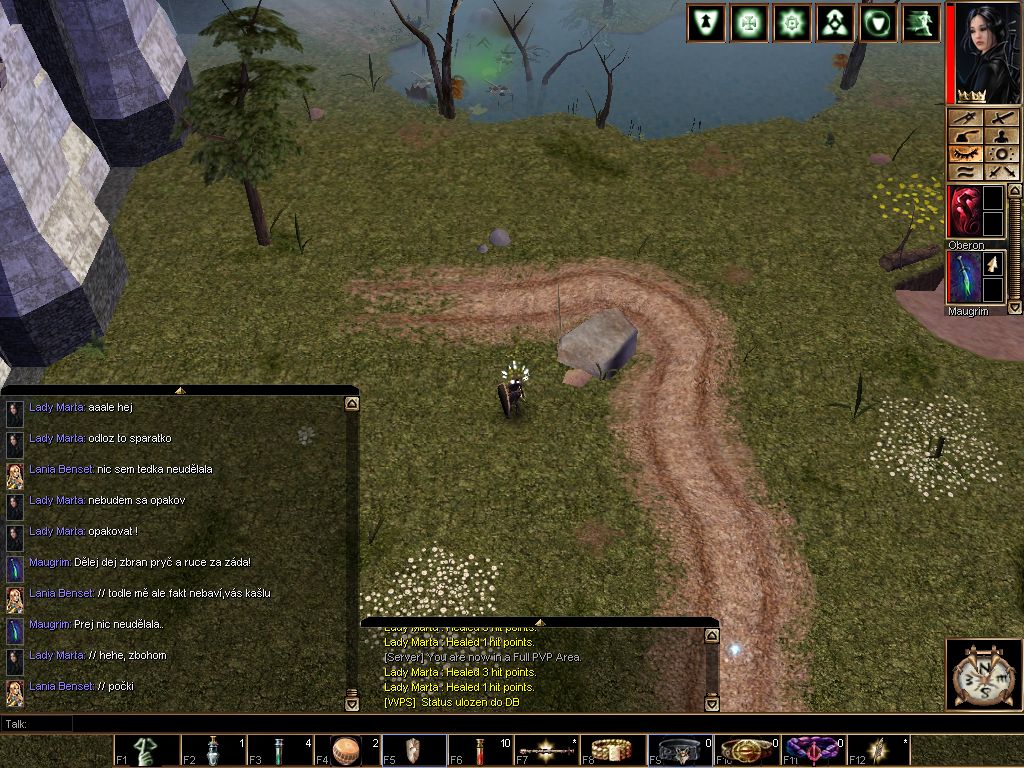The width and height of the screenshot is (1024, 768).
Task: Select party member Maugrim's dagger portrait
Action: (x=964, y=277)
